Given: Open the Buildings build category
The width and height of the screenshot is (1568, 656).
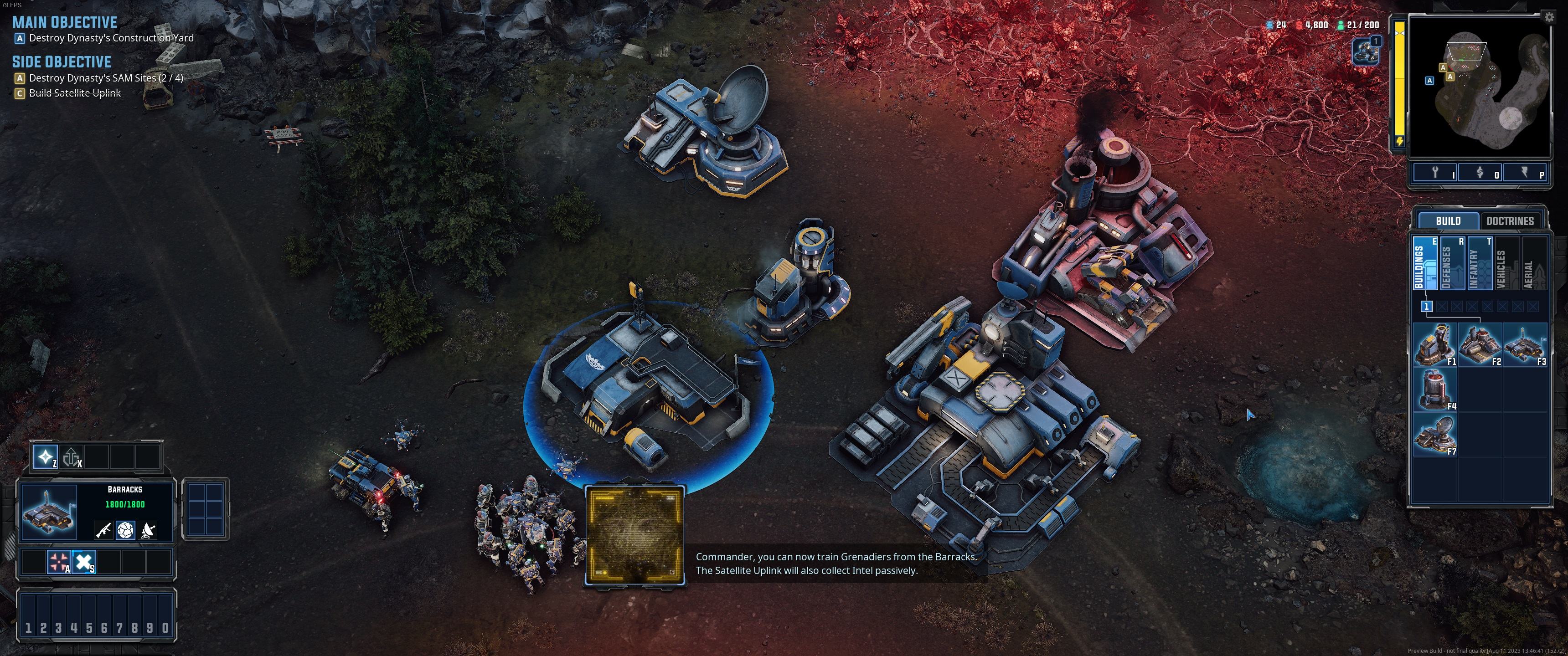Looking at the screenshot, I should point(1423,263).
